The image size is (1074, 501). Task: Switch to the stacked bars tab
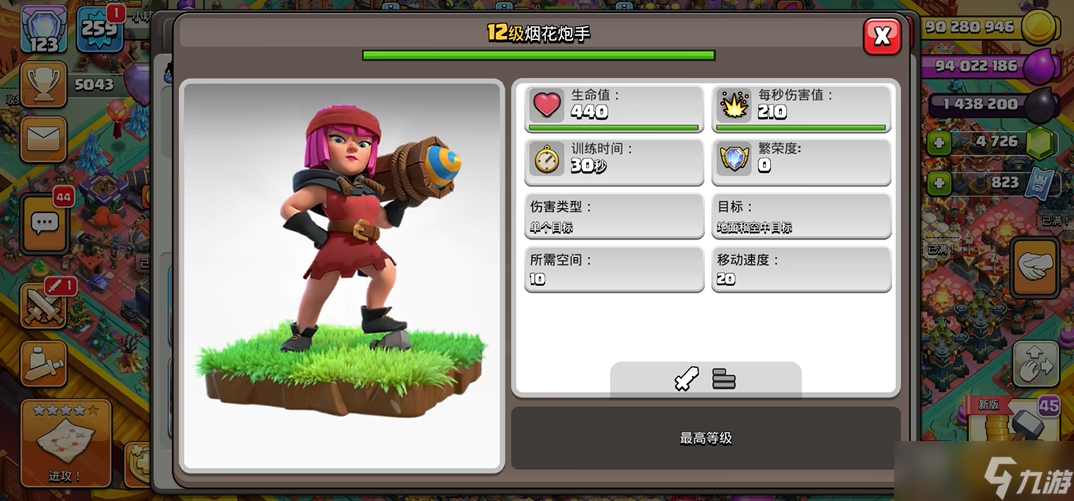(x=724, y=378)
